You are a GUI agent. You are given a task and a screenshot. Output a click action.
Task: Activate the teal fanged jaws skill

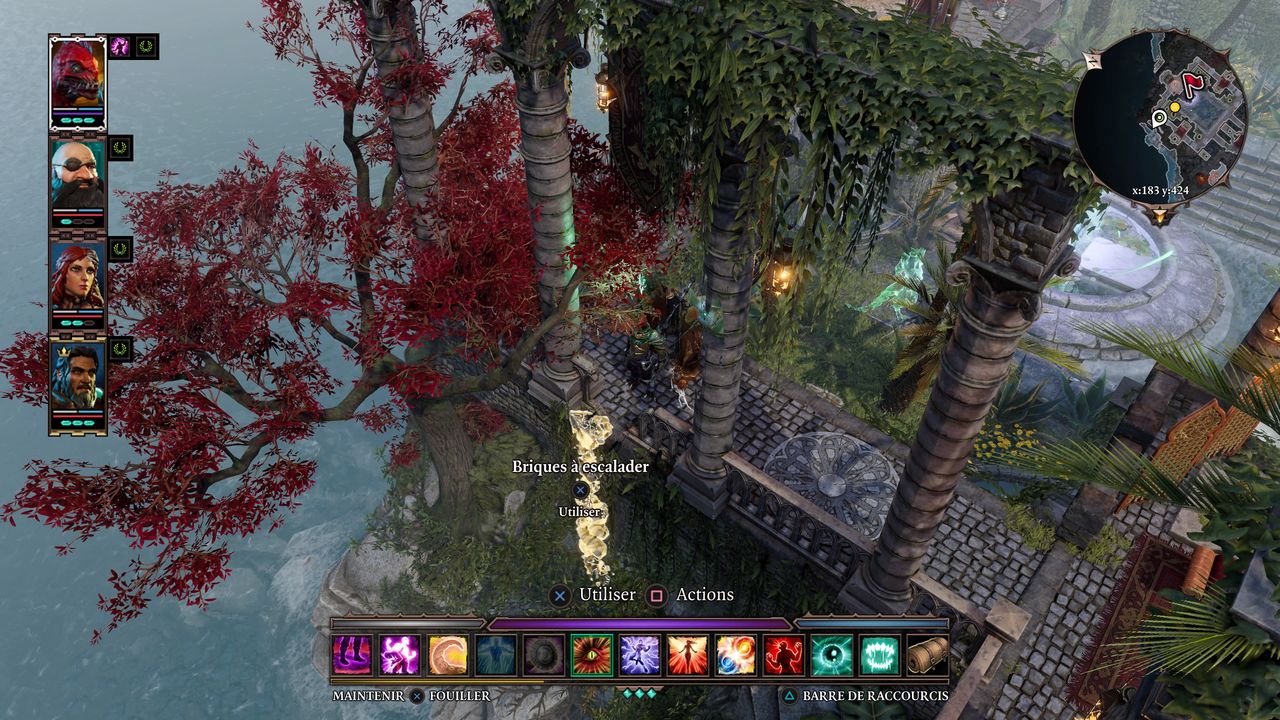click(880, 655)
